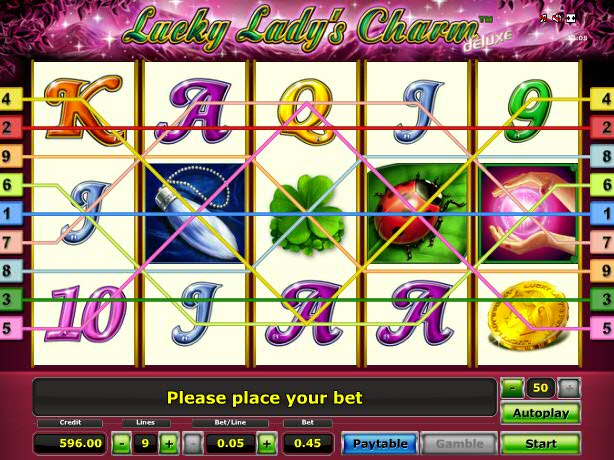Raise the Bet/Line amount
The height and width of the screenshot is (460, 614).
pyautogui.click(x=266, y=443)
